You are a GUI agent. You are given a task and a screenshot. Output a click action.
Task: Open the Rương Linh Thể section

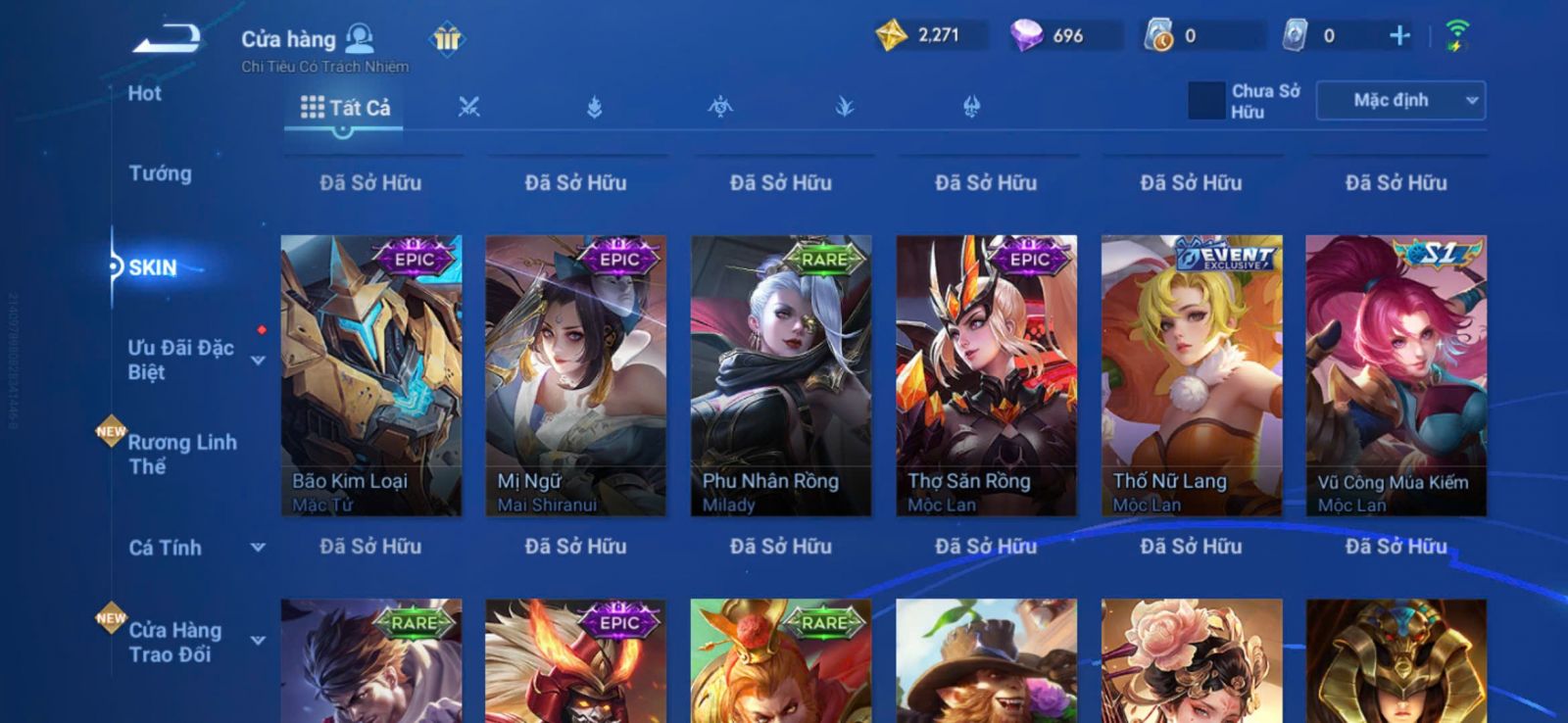point(182,454)
